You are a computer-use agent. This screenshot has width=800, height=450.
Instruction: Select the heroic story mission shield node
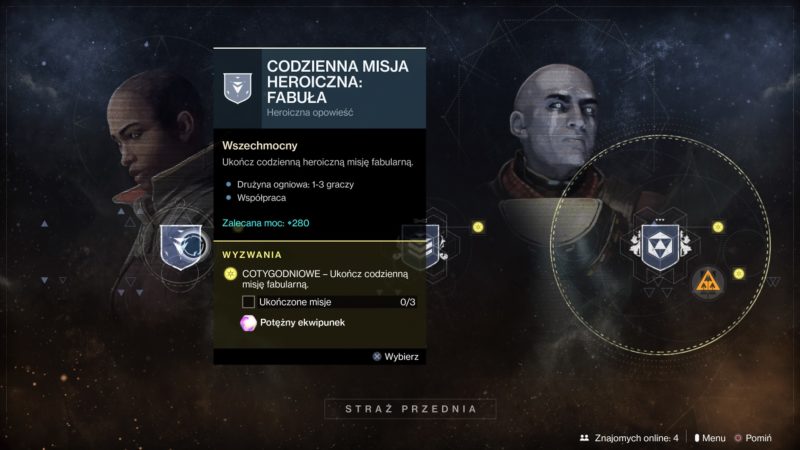pyautogui.click(x=183, y=247)
